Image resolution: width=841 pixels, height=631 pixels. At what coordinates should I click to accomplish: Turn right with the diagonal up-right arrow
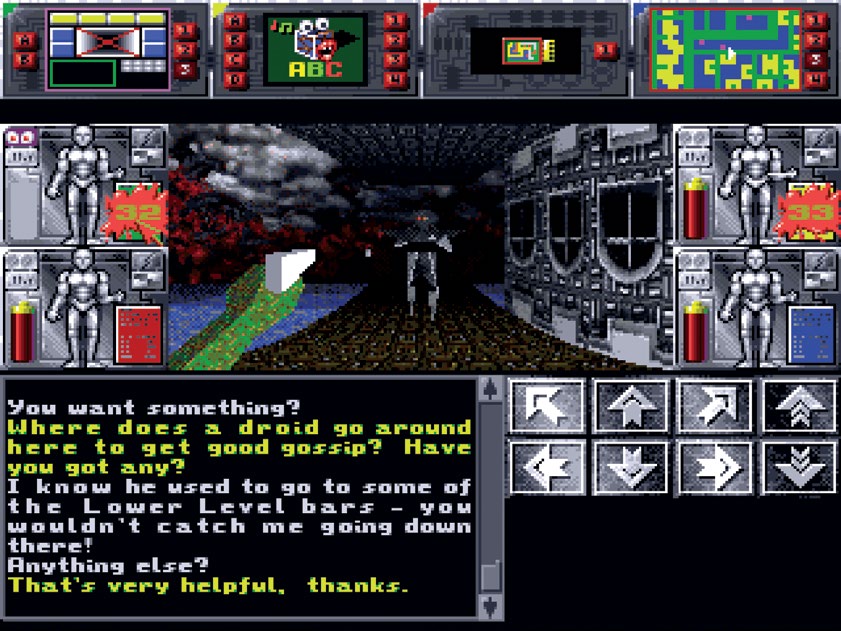[715, 407]
